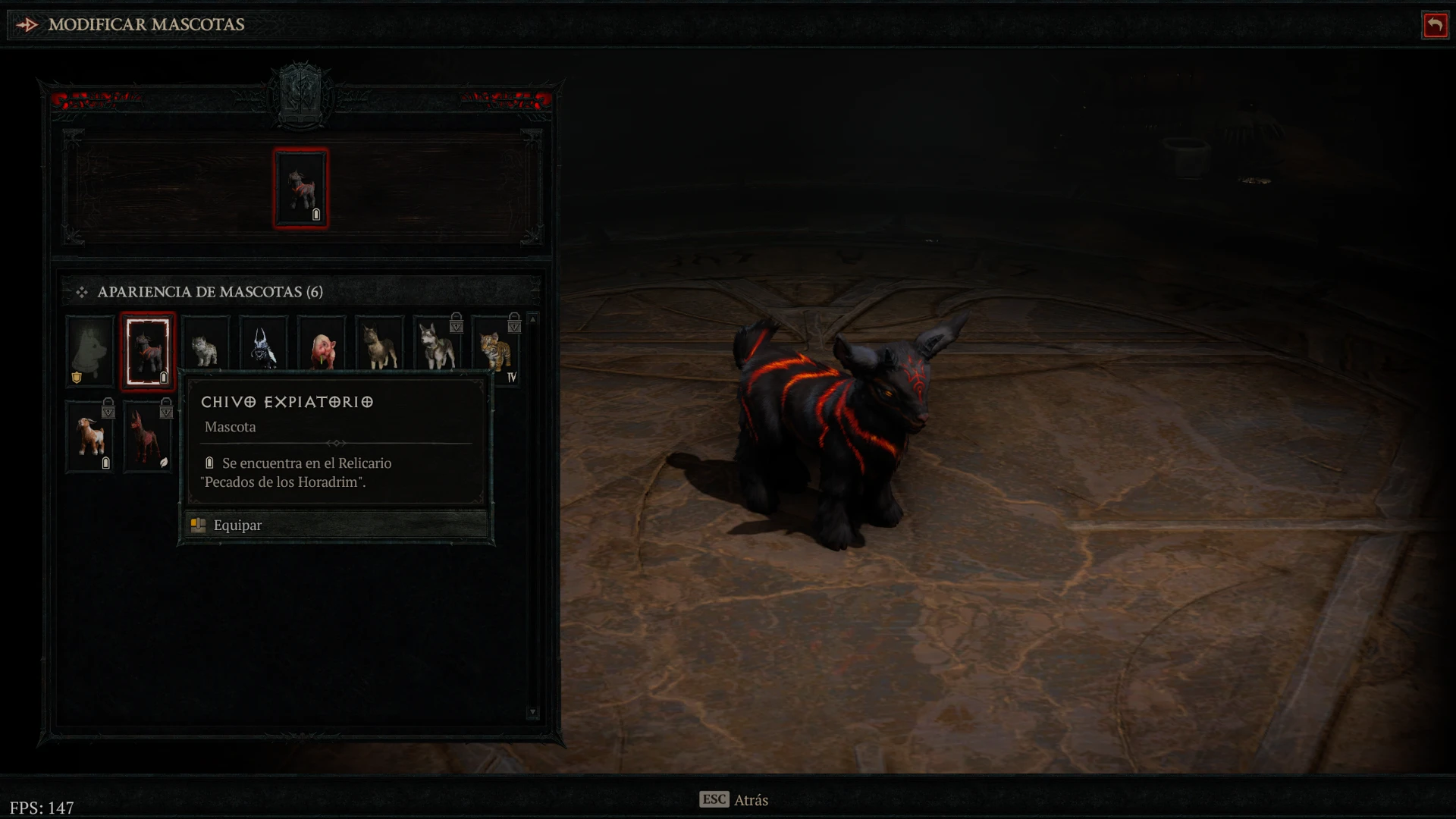Click the Atrás back label
Viewport: 1456px width, 819px height.
tap(750, 800)
